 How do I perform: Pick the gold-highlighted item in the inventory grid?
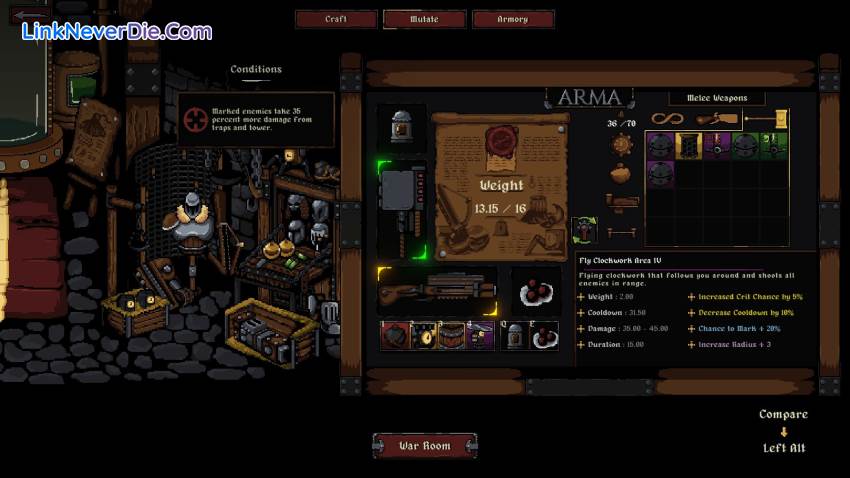tap(687, 146)
